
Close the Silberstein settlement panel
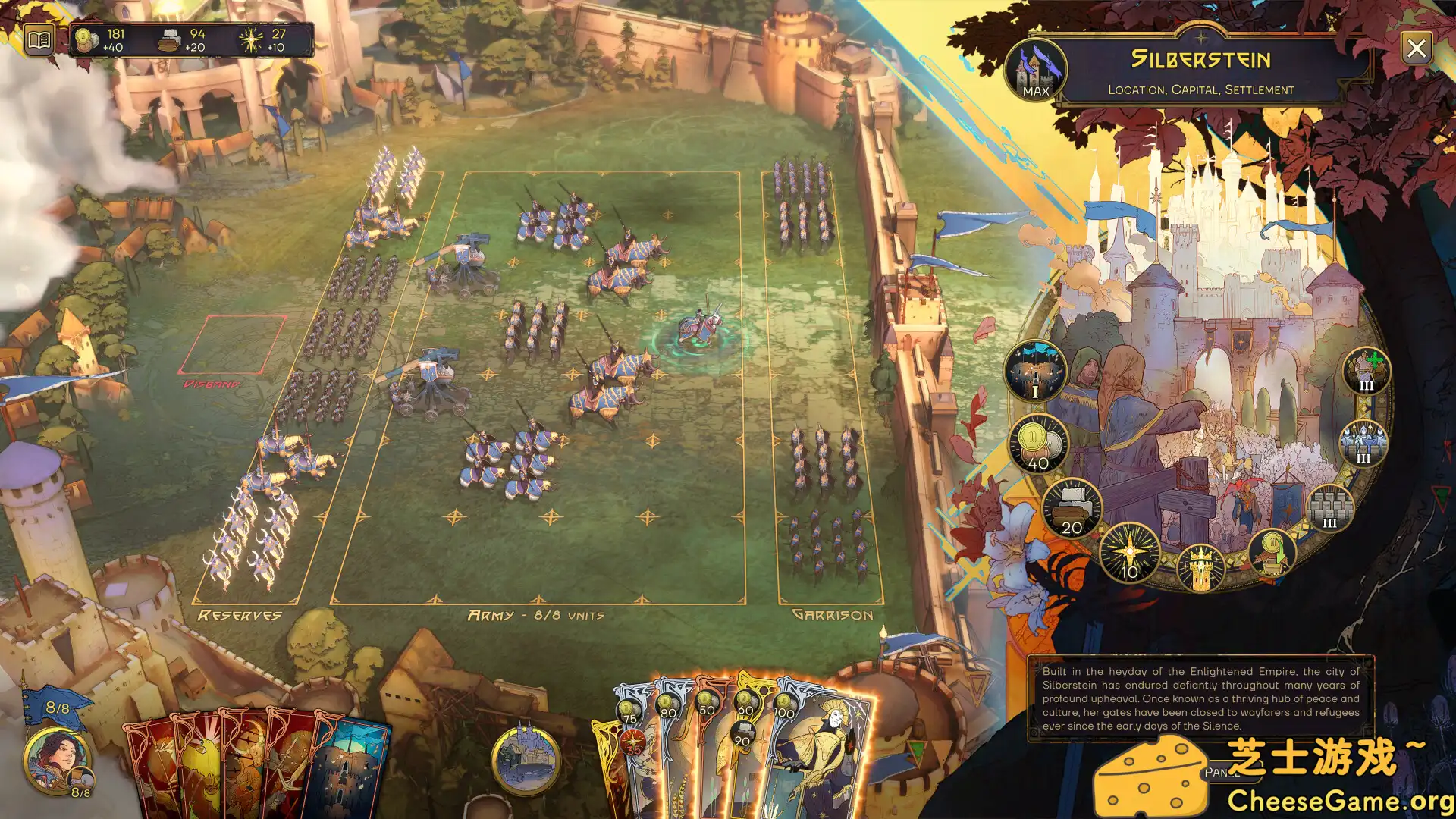pyautogui.click(x=1416, y=49)
